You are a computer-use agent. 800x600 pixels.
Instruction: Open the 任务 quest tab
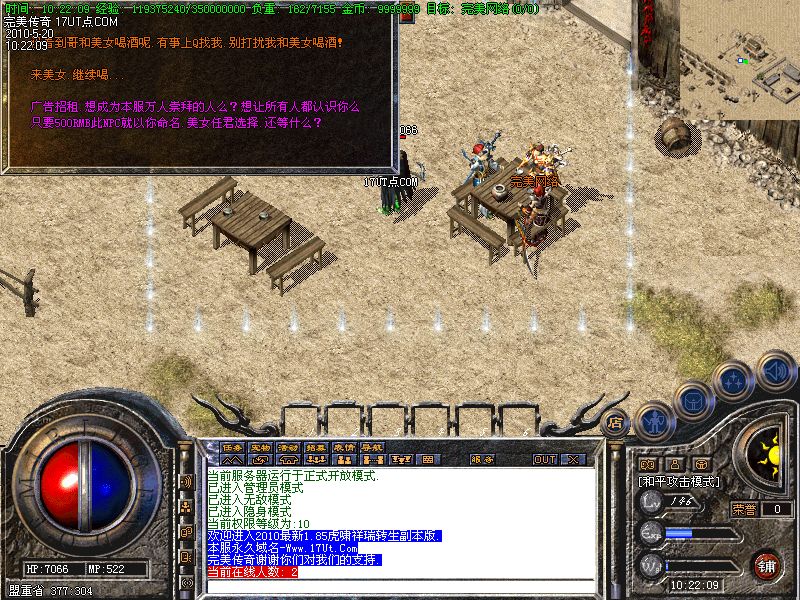pos(233,446)
